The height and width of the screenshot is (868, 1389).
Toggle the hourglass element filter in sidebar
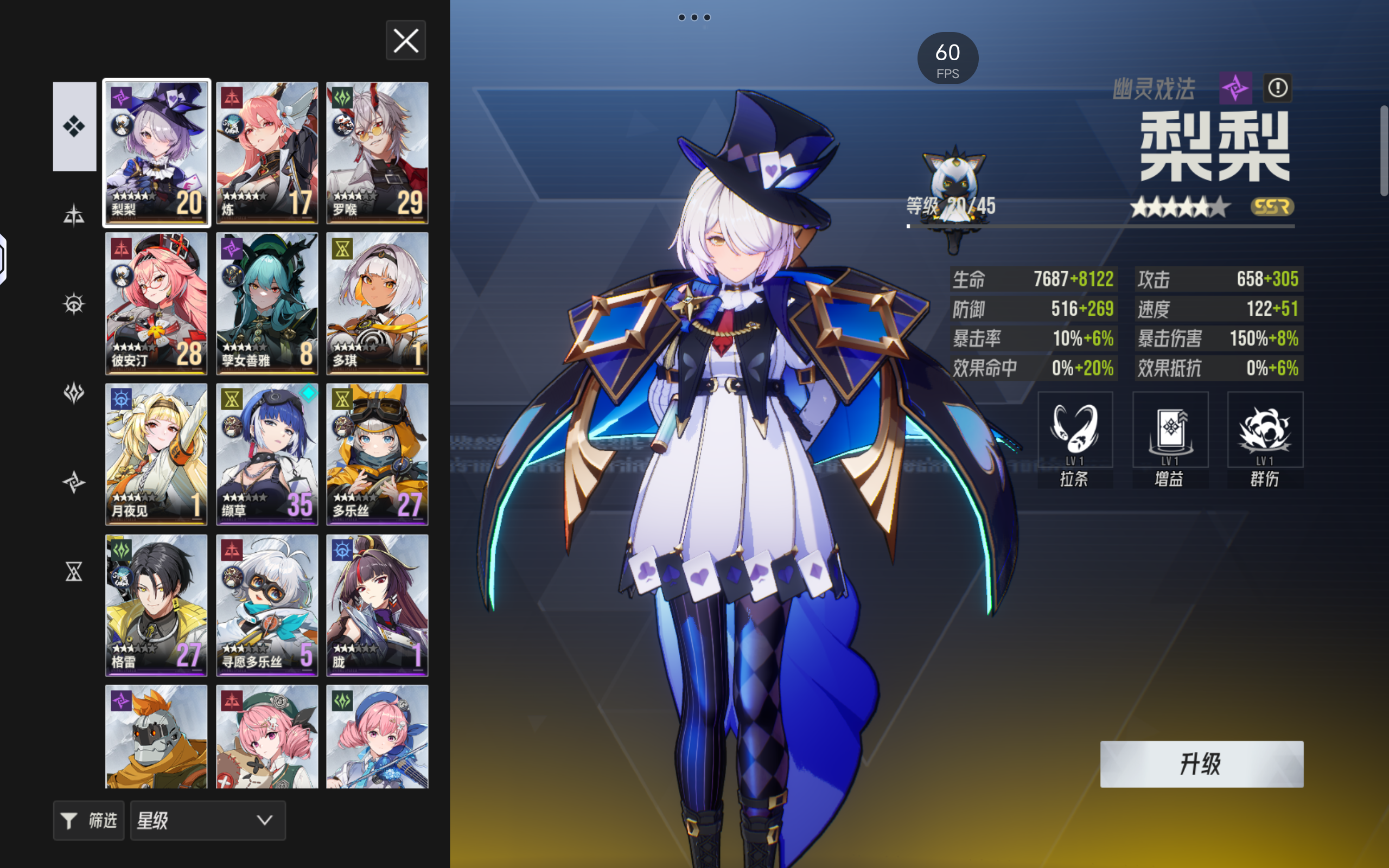coord(74,572)
